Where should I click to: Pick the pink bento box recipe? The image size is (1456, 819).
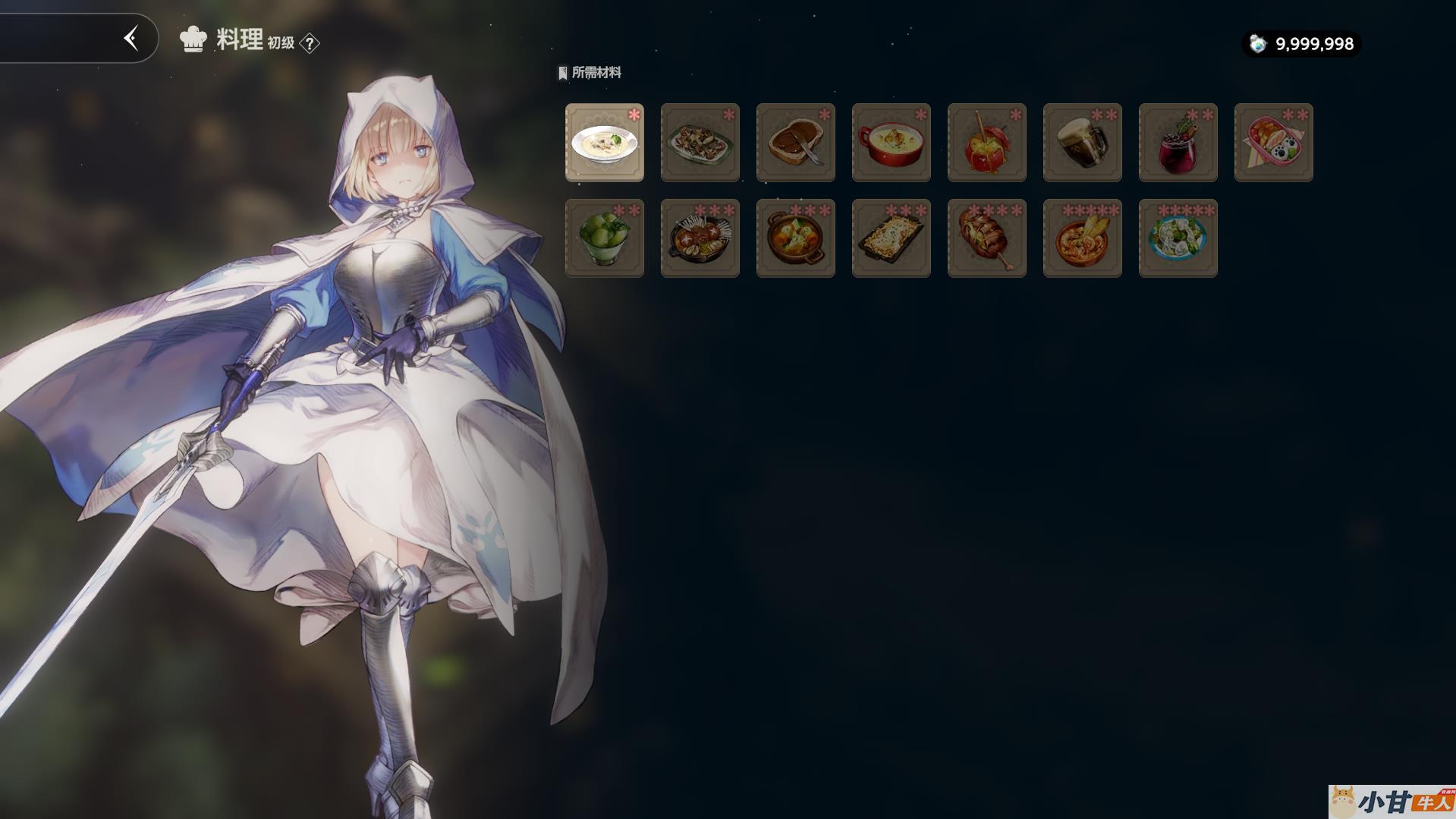[x=1273, y=143]
